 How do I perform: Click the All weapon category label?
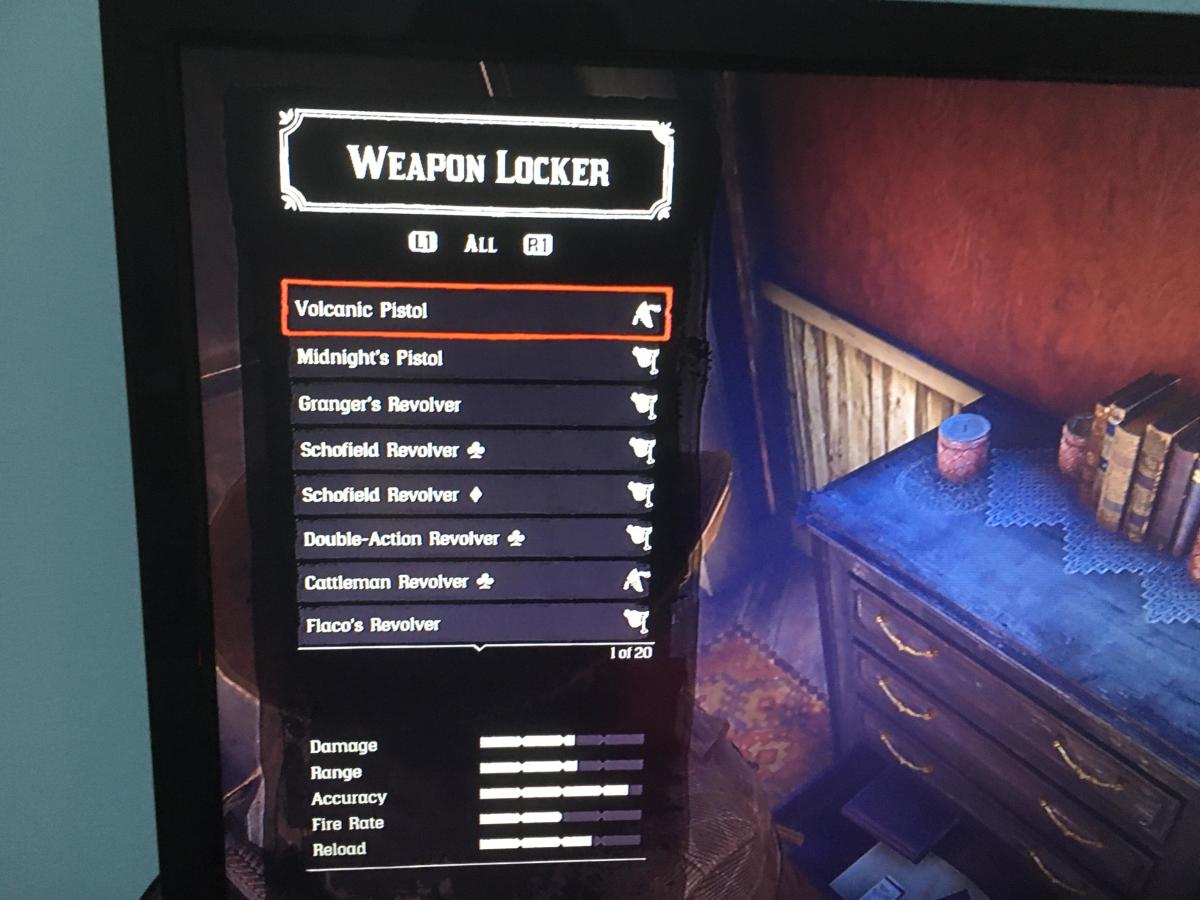click(480, 244)
